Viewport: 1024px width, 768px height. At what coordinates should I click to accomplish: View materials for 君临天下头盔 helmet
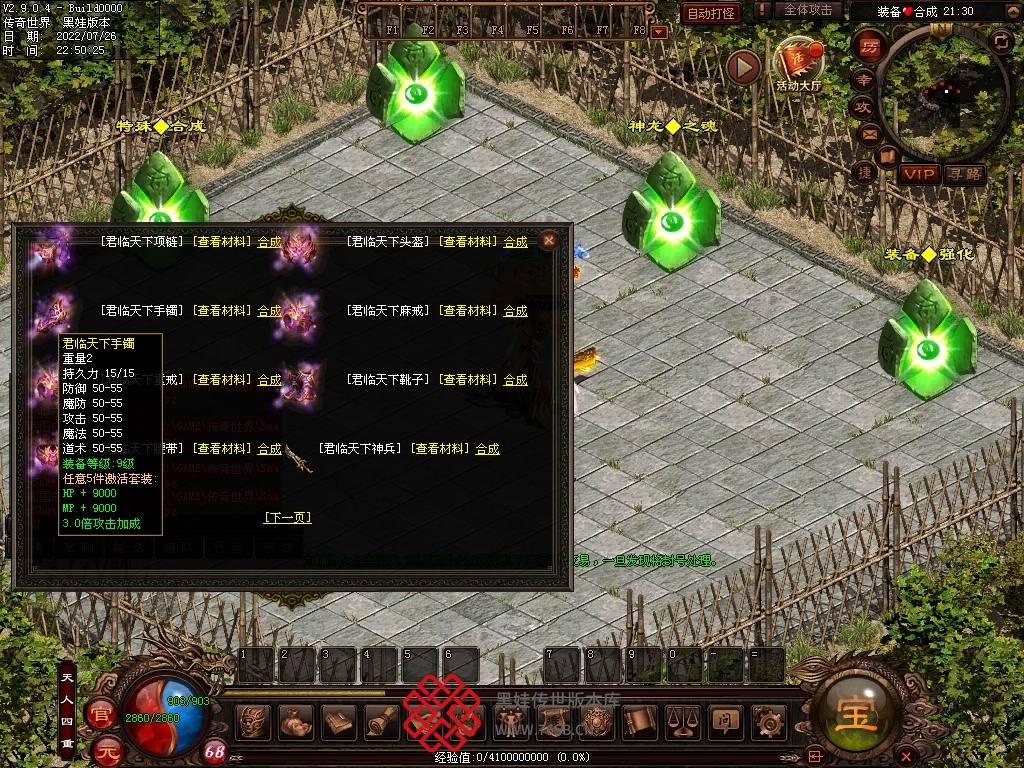coord(467,242)
